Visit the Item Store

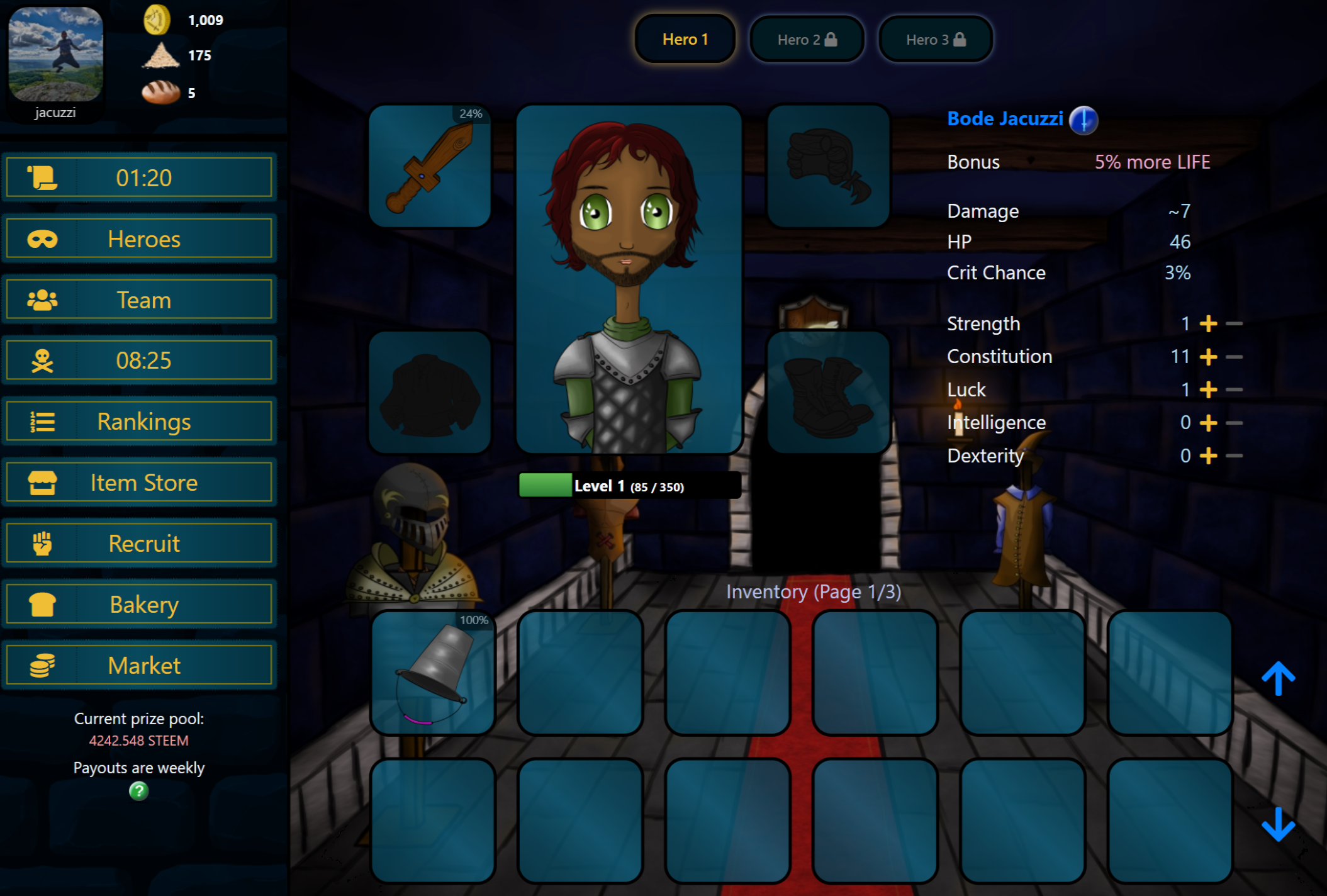(139, 483)
